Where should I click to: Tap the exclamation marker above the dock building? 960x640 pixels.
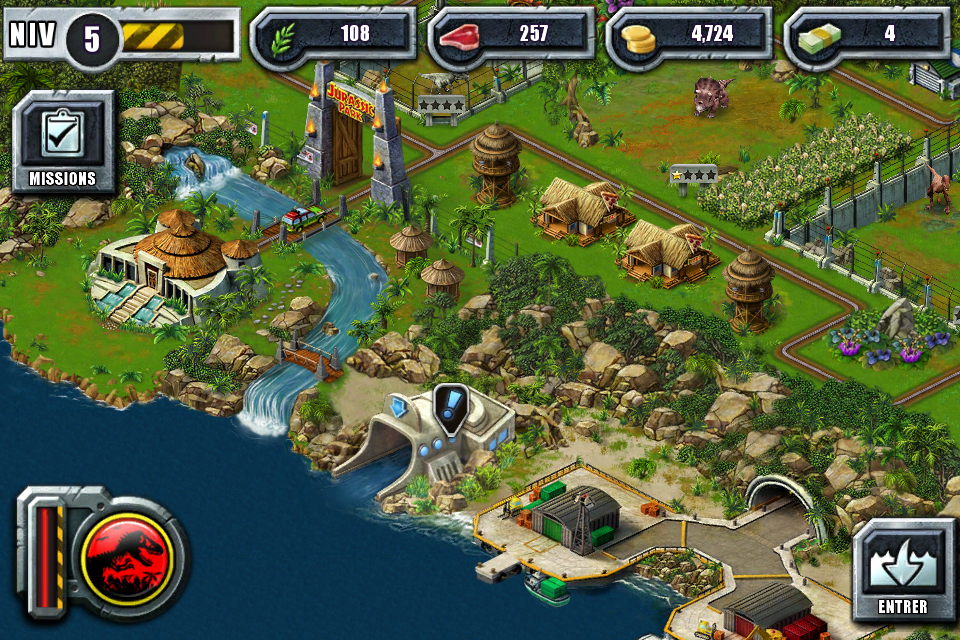452,408
